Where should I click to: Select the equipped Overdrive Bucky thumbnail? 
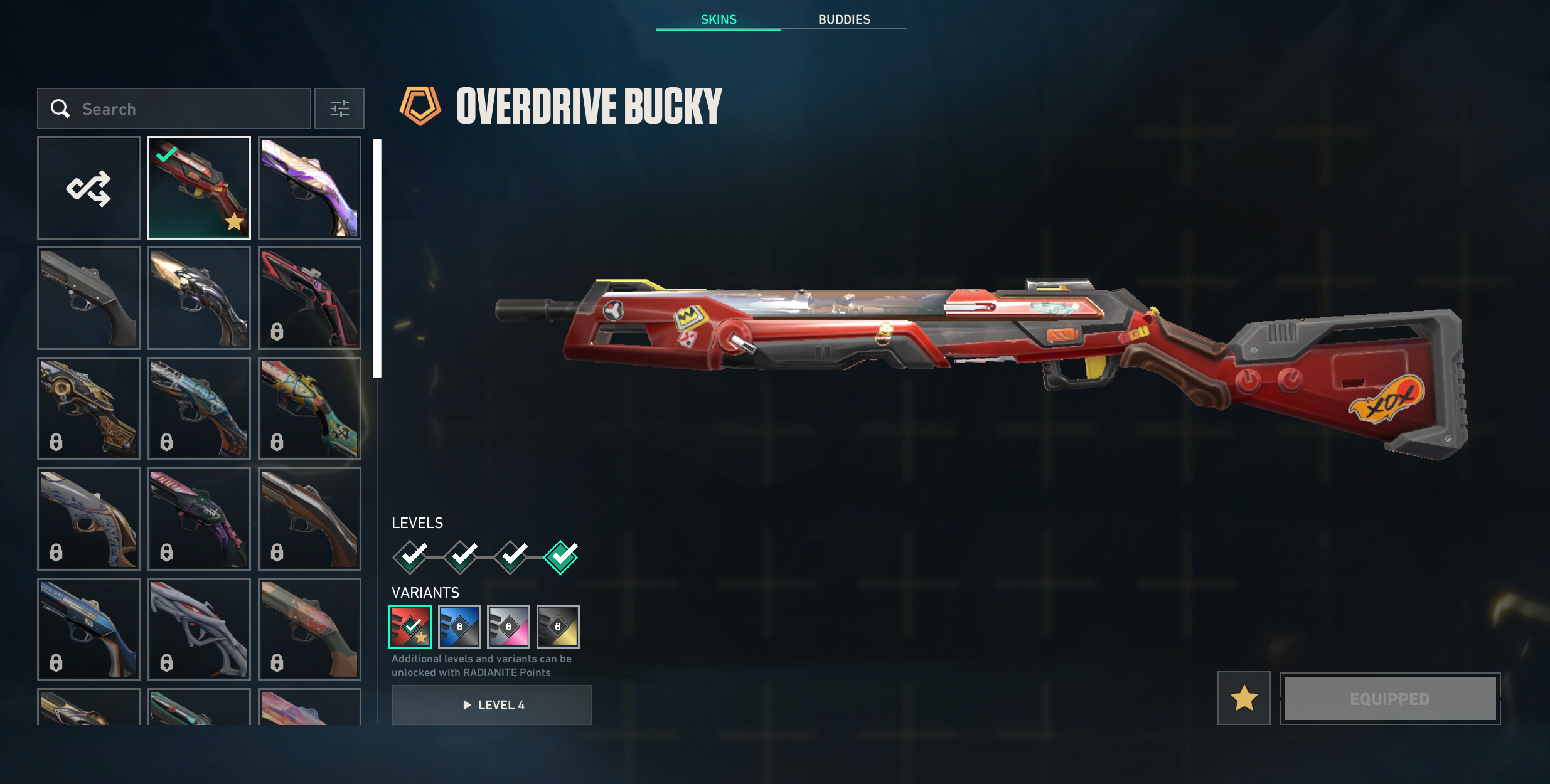pyautogui.click(x=199, y=188)
